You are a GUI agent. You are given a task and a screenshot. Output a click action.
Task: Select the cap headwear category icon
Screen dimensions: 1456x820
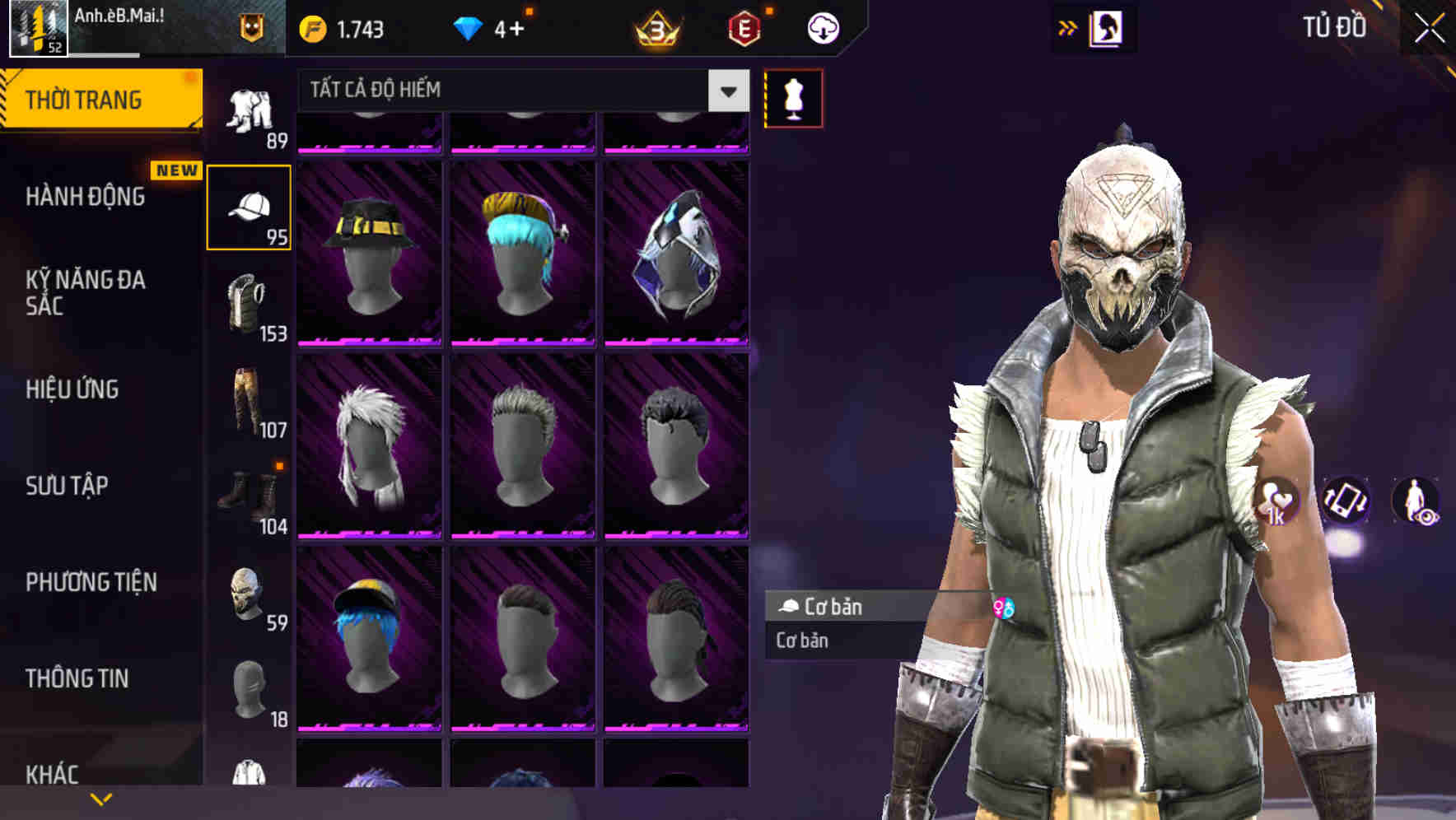pyautogui.click(x=250, y=207)
